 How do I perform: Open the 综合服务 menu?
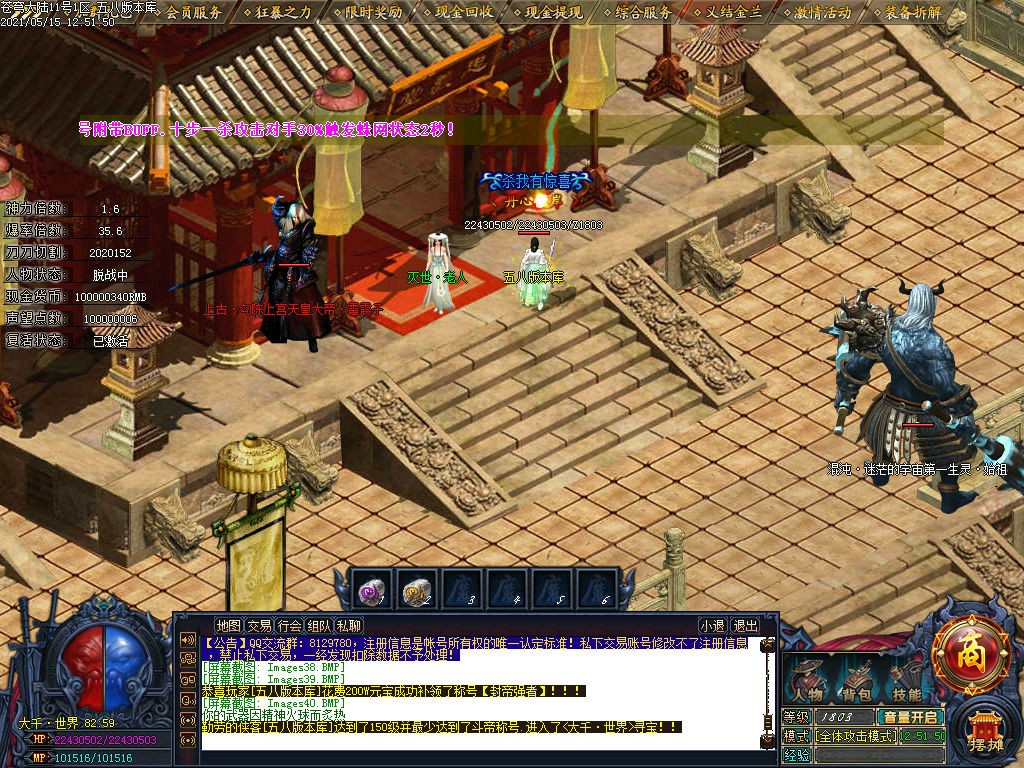click(644, 13)
